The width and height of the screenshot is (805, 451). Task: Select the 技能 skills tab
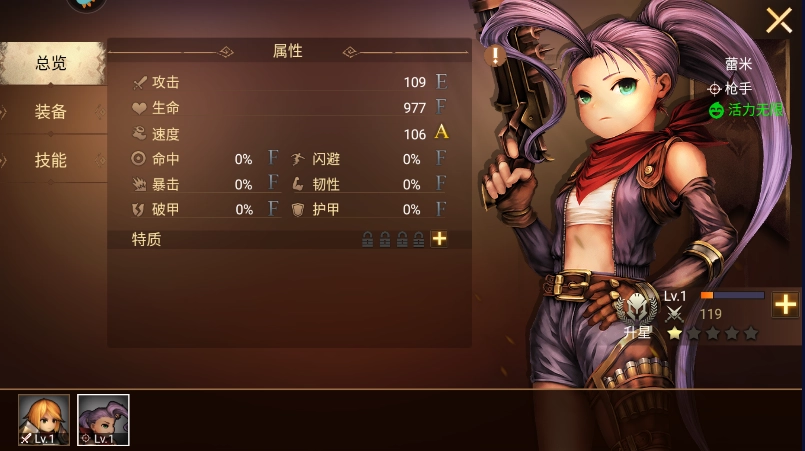[52, 160]
